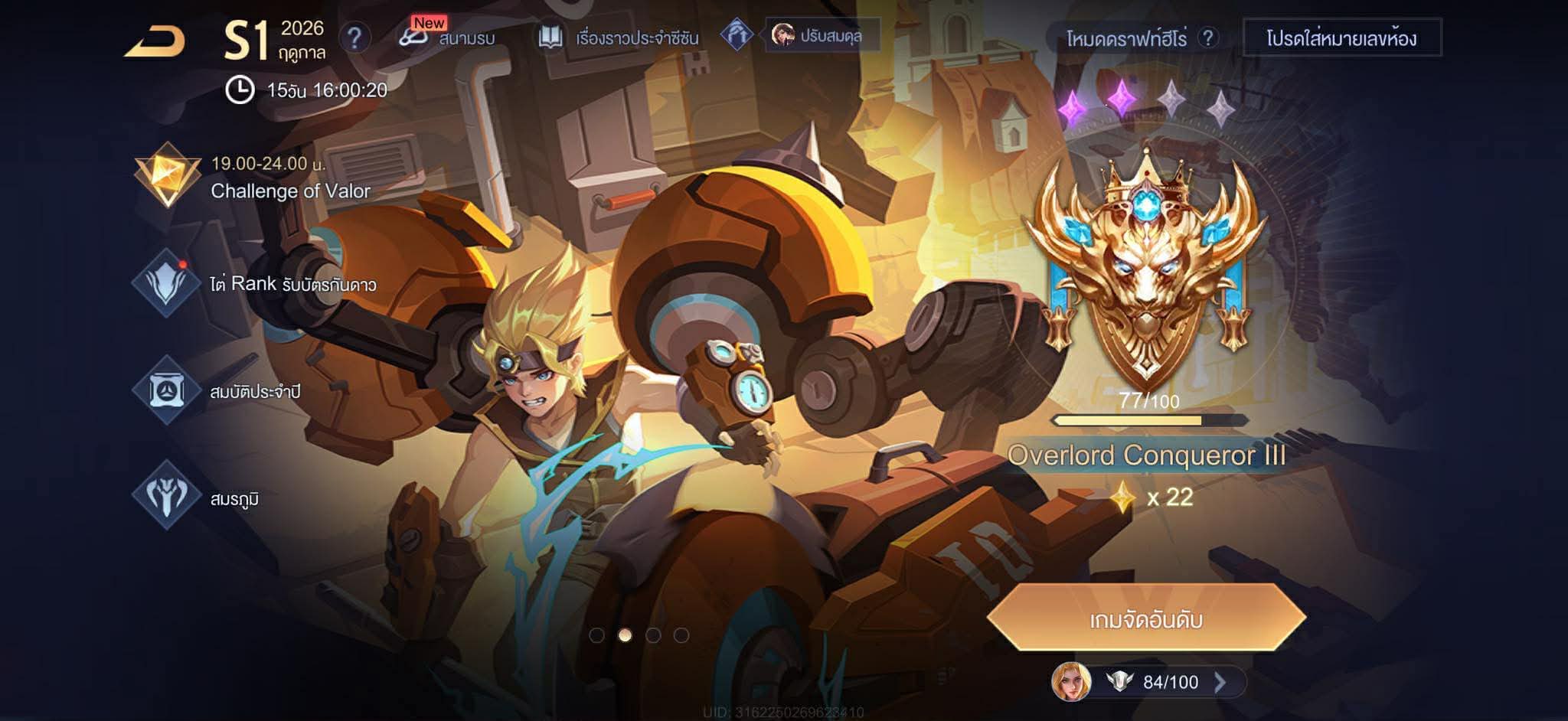Viewport: 1568px width, 721px height.
Task: Open the ปรับสมดุล balance adjustment button
Action: tap(822, 35)
